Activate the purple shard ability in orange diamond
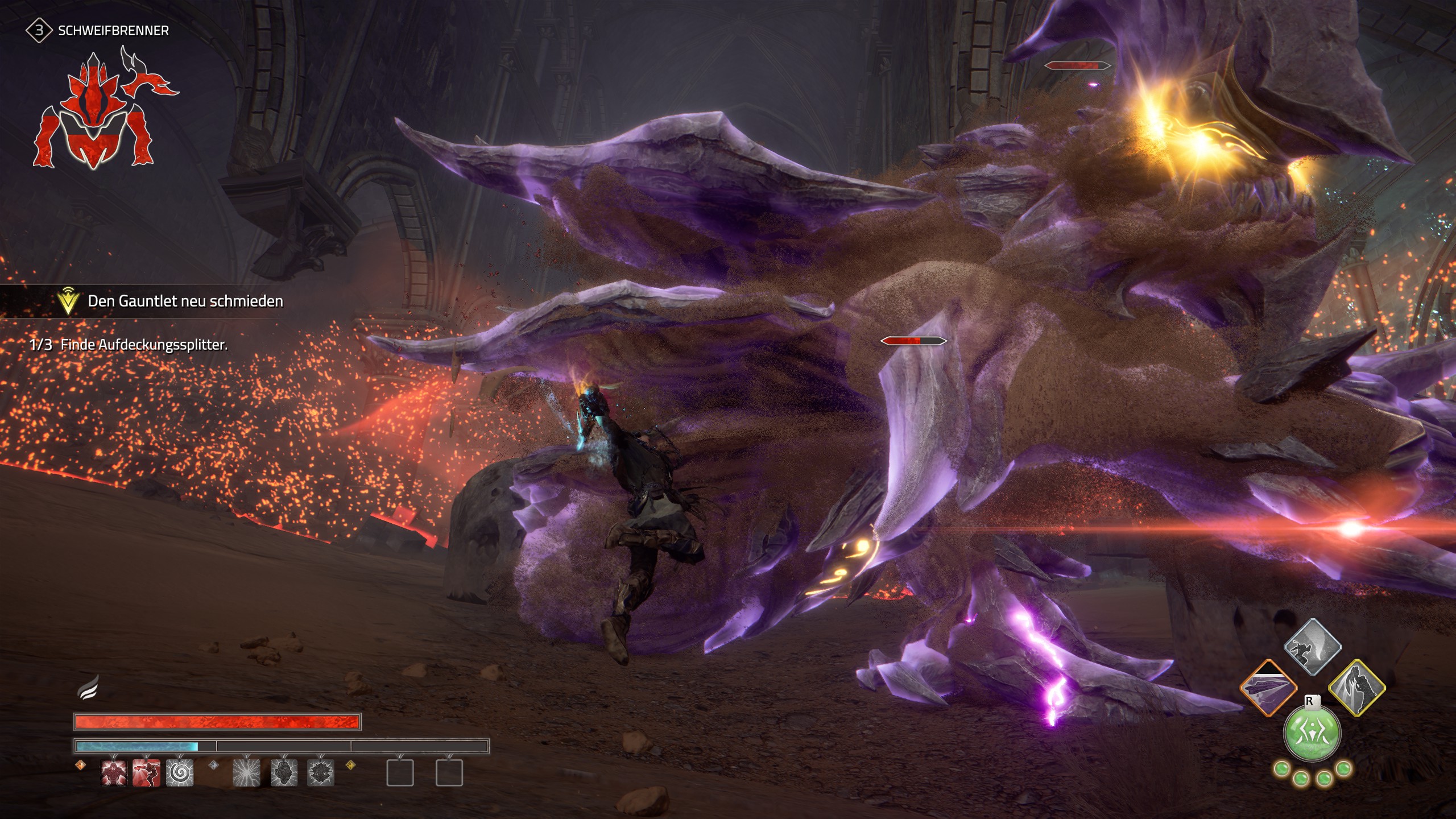The width and height of the screenshot is (1456, 819). (x=1268, y=687)
